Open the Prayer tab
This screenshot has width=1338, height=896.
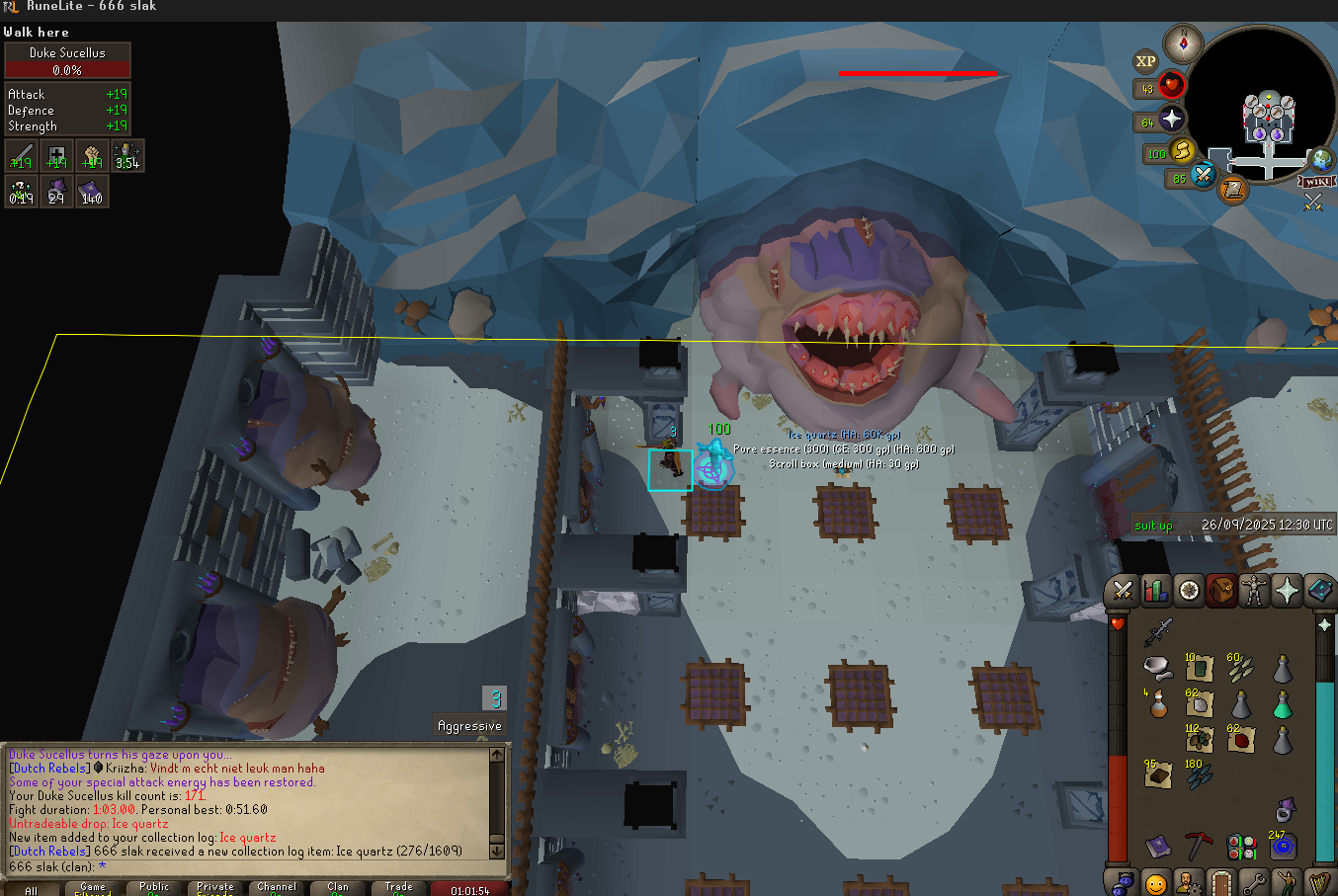pos(1287,591)
